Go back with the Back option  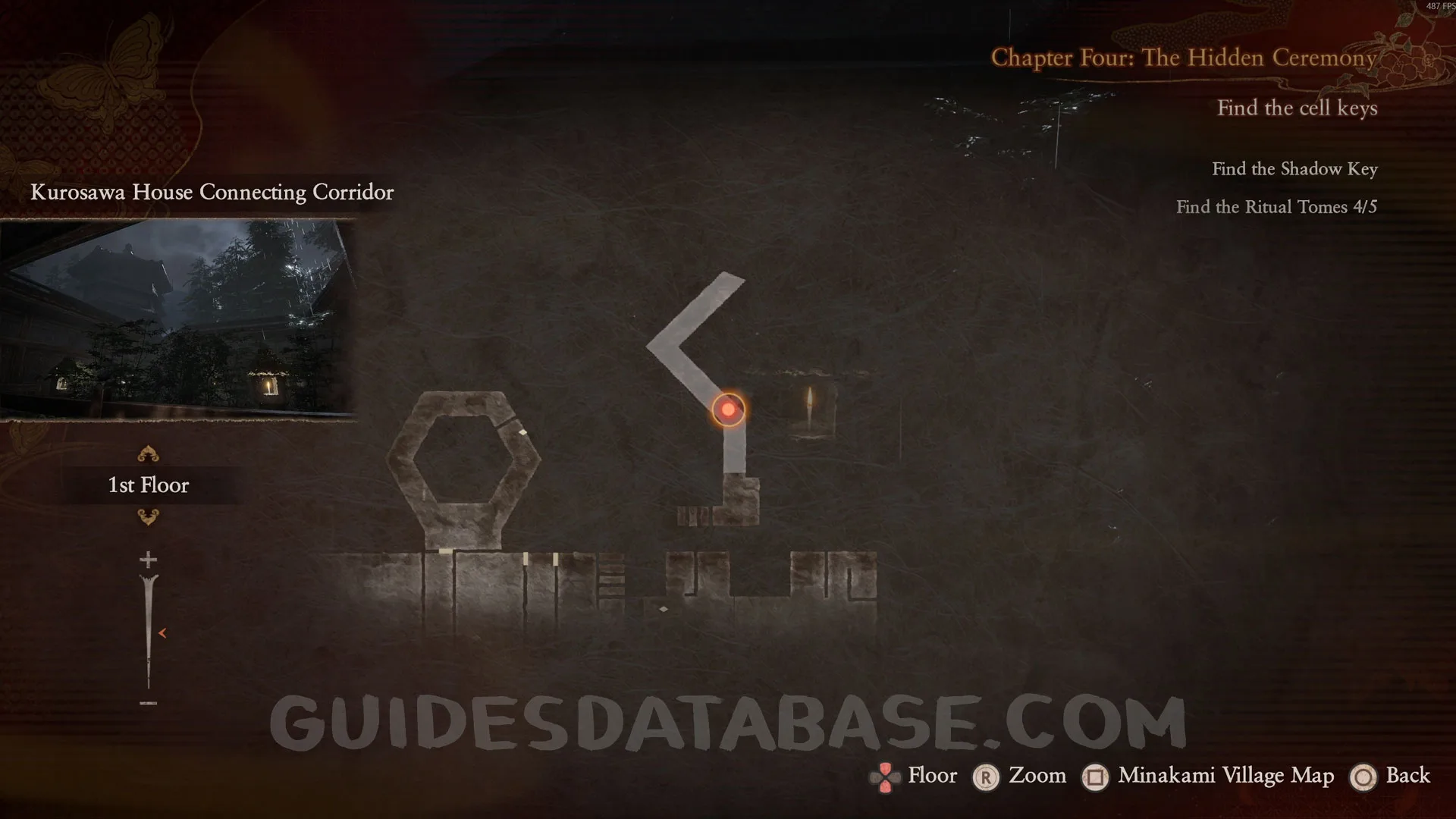coord(1391,776)
